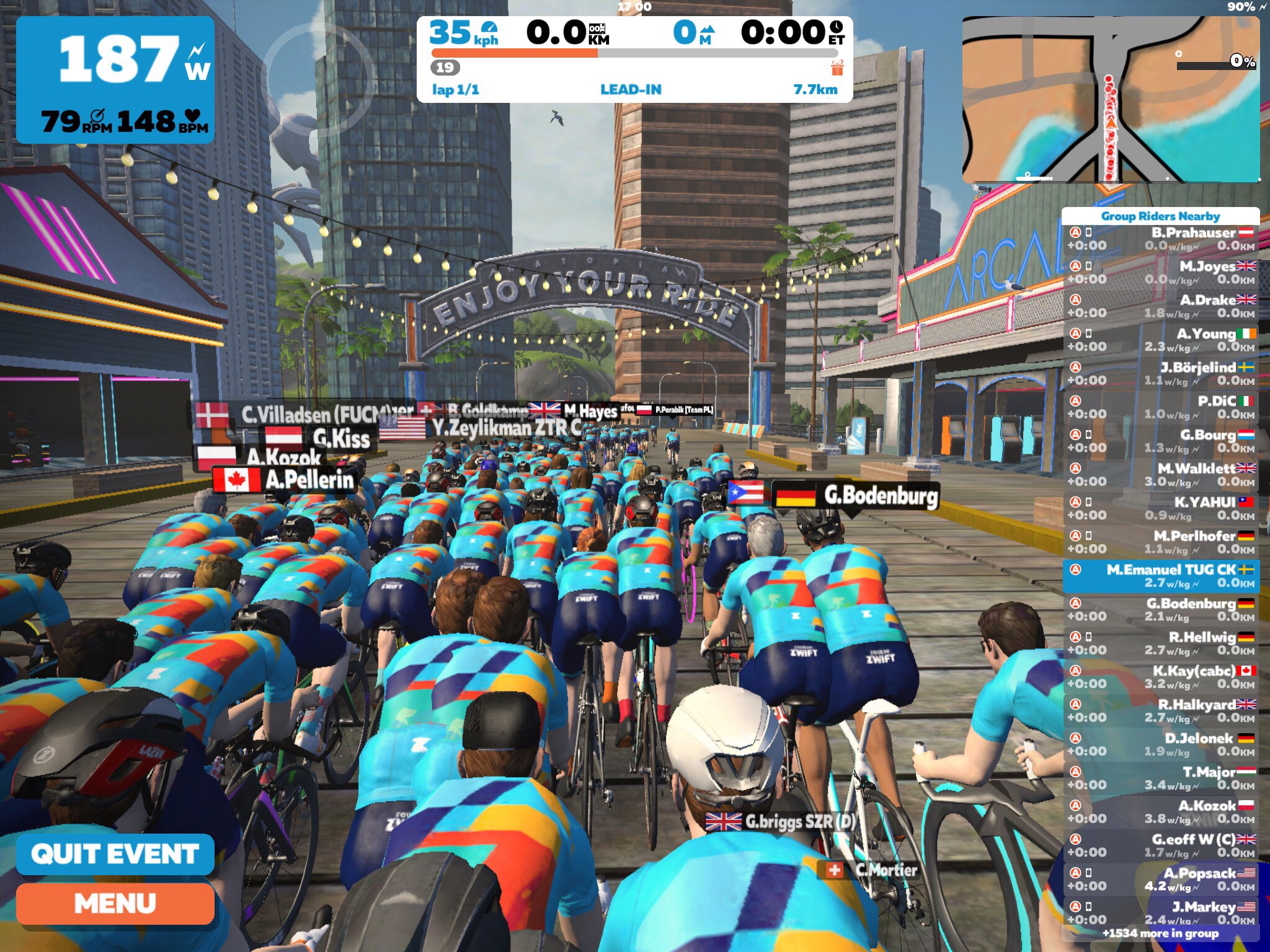Choose the P.DiC rider entry

(x=1161, y=407)
